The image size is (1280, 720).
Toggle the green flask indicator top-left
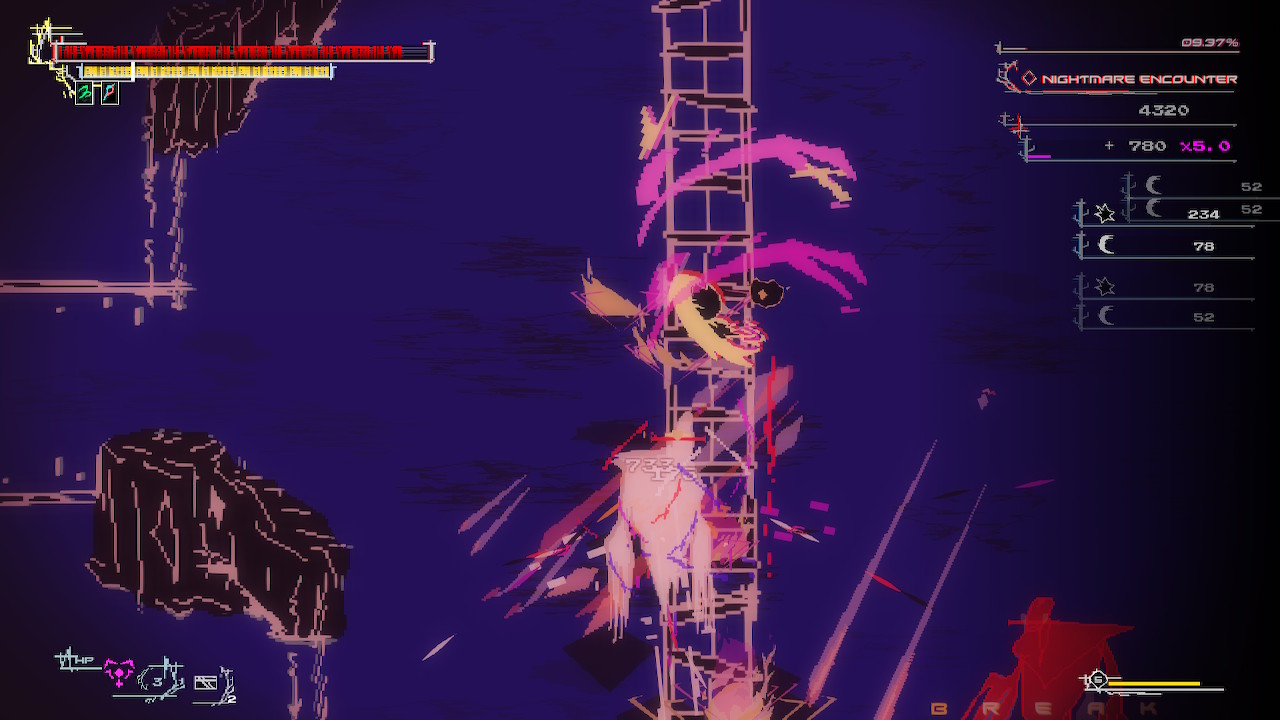83,93
